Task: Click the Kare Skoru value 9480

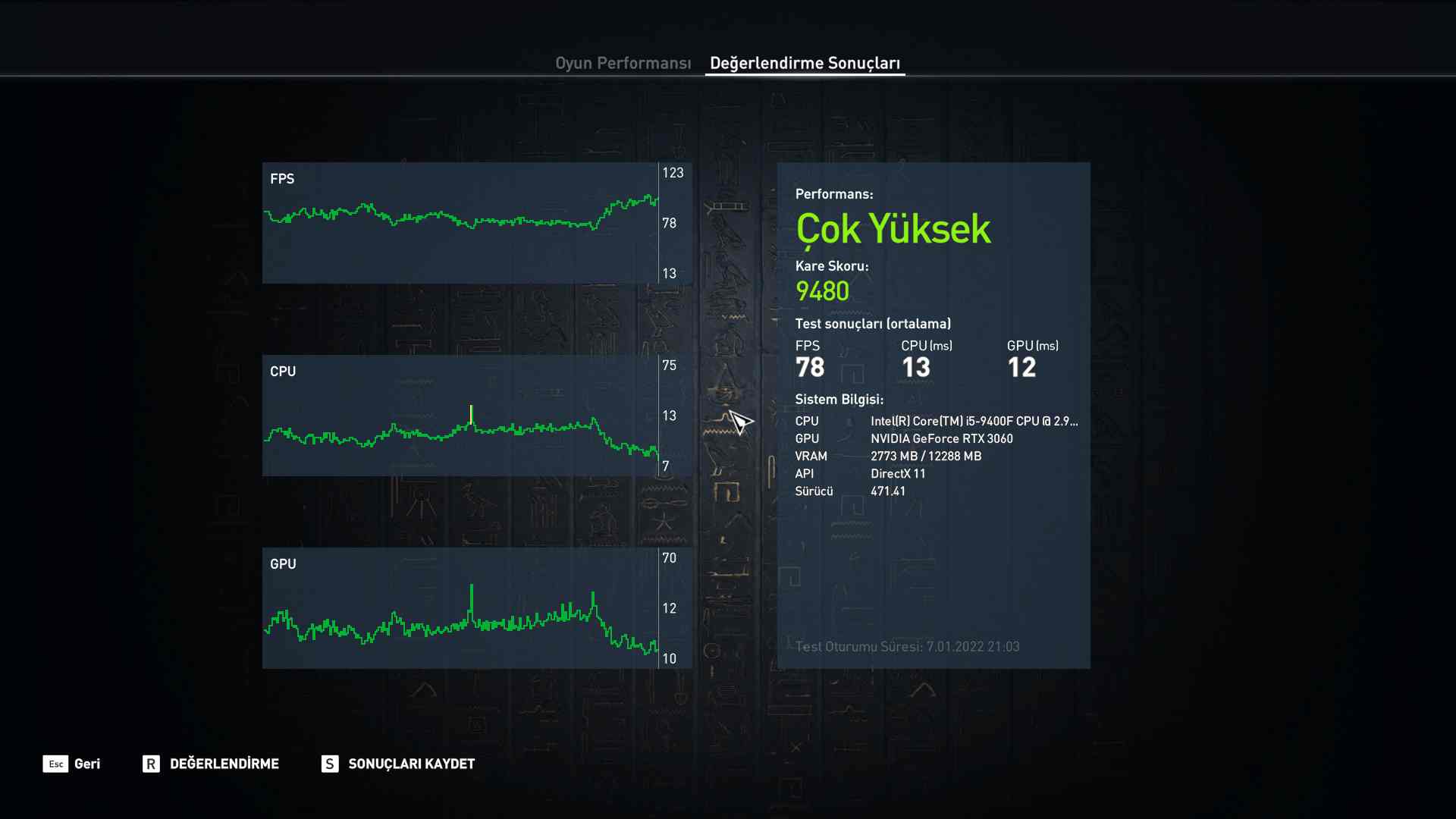Action: [821, 290]
